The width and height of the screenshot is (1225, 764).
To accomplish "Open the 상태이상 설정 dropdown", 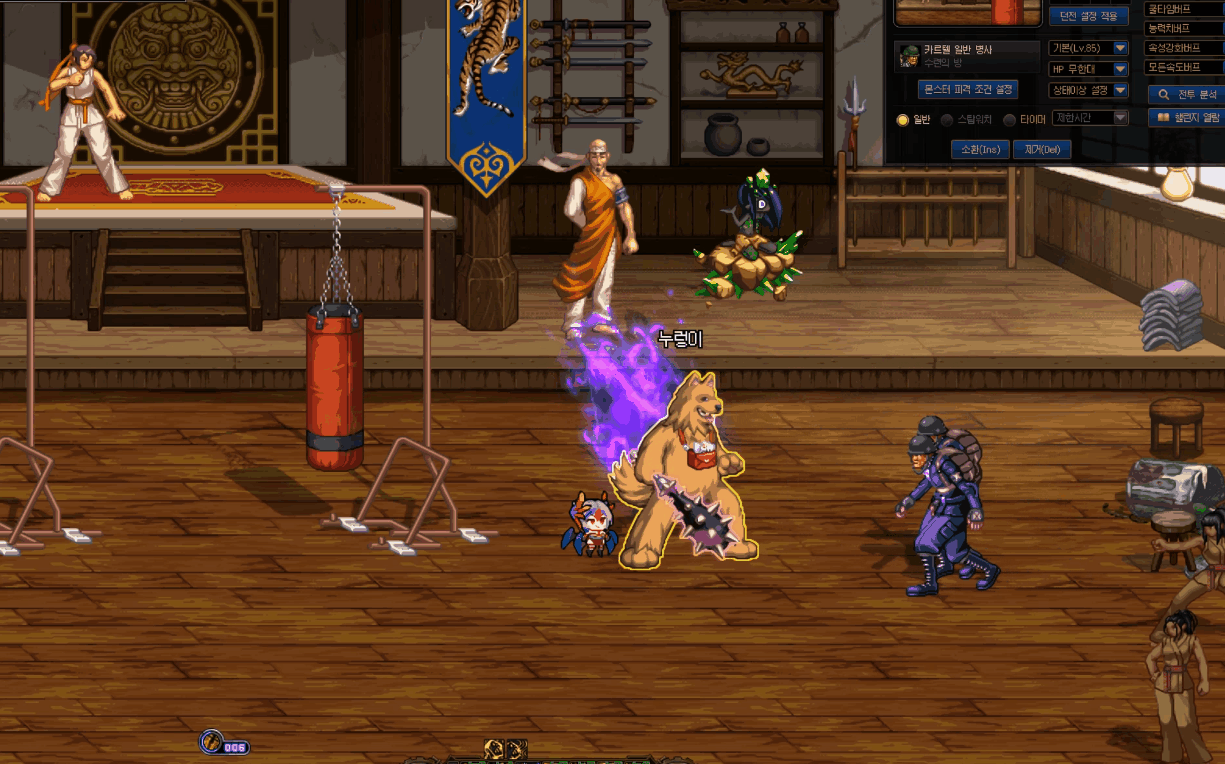I will tap(1120, 90).
